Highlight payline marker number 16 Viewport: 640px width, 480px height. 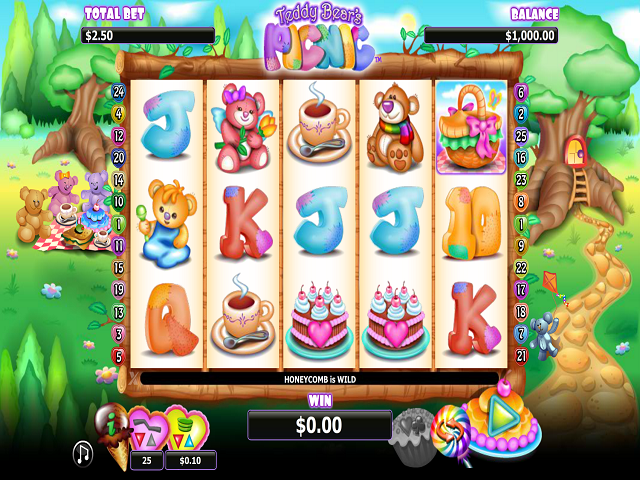coord(520,158)
